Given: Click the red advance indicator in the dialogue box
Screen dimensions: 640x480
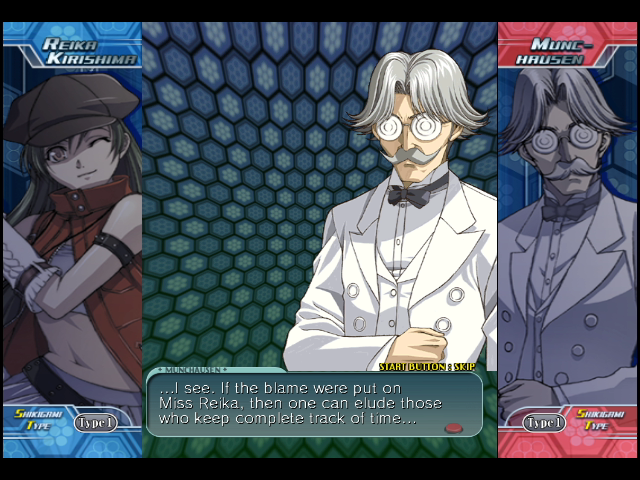Looking at the screenshot, I should click(x=454, y=428).
